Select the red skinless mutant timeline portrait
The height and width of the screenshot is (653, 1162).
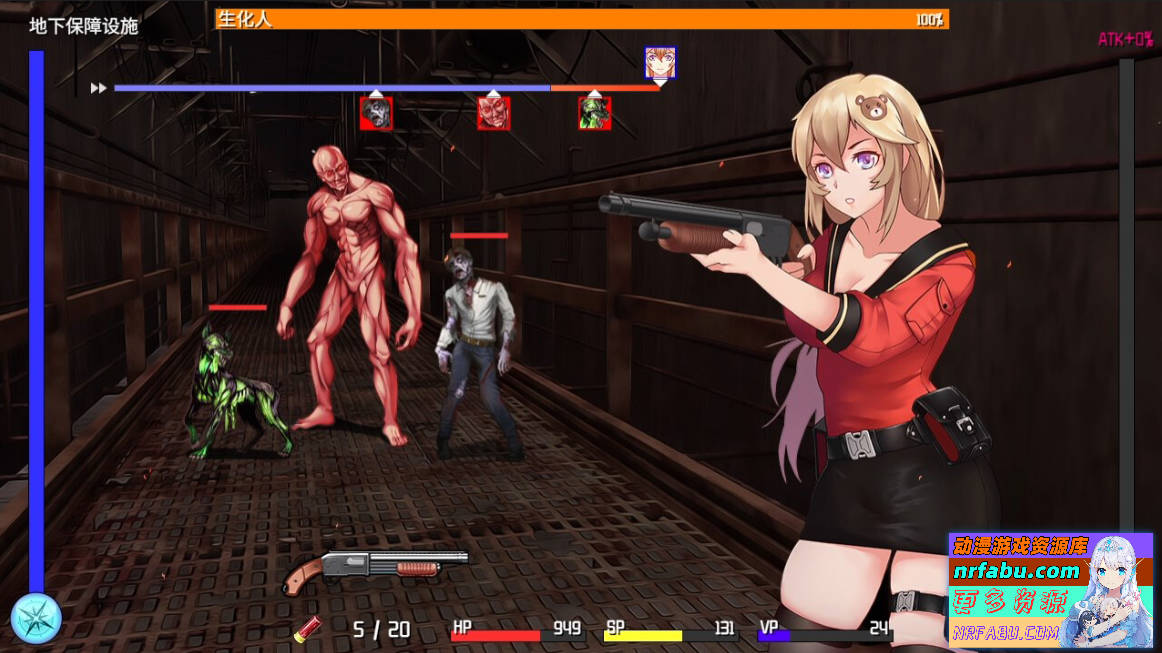pos(493,113)
